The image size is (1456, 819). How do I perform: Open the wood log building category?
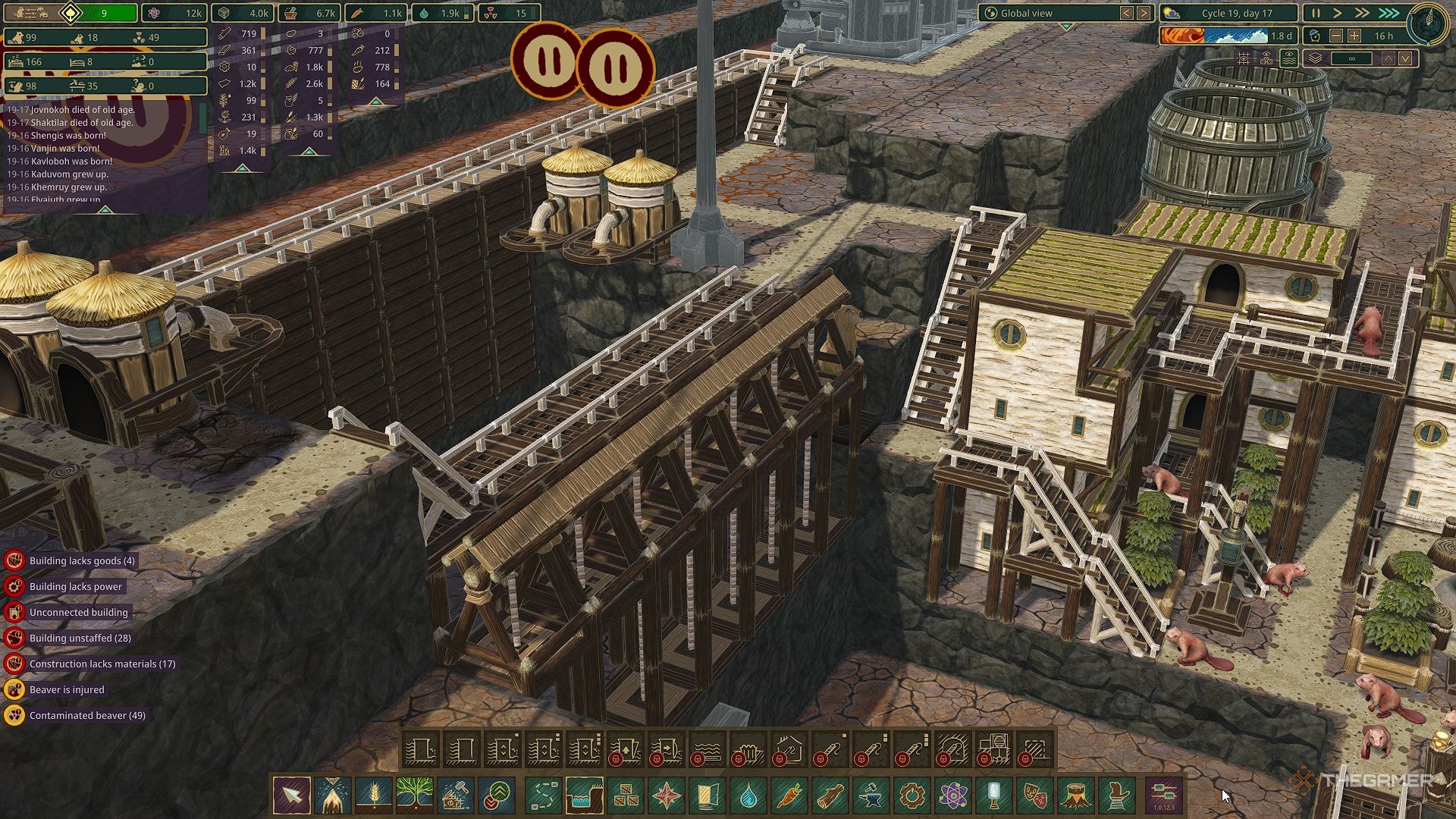tap(830, 795)
